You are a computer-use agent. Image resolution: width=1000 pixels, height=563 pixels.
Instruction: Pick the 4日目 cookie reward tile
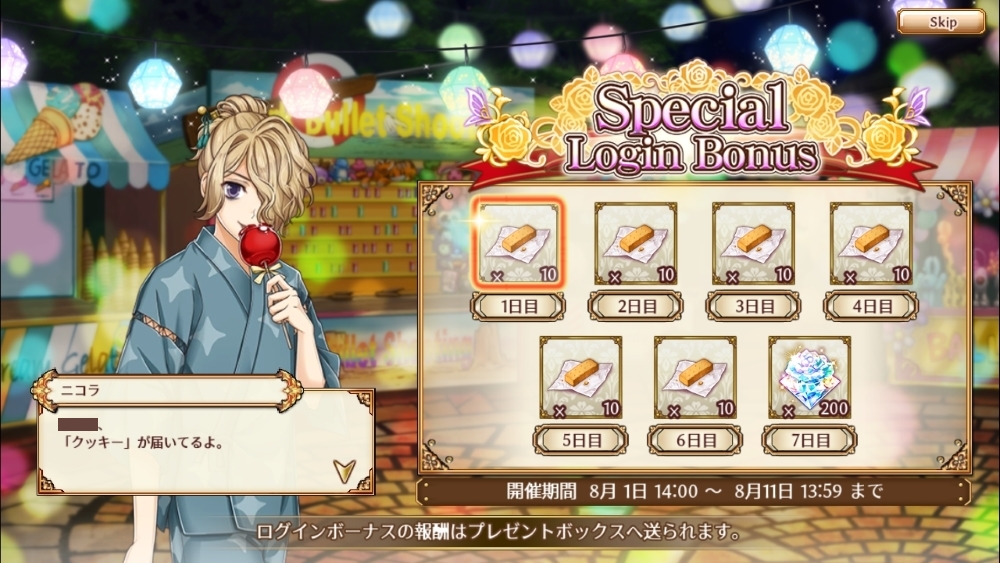pos(870,243)
